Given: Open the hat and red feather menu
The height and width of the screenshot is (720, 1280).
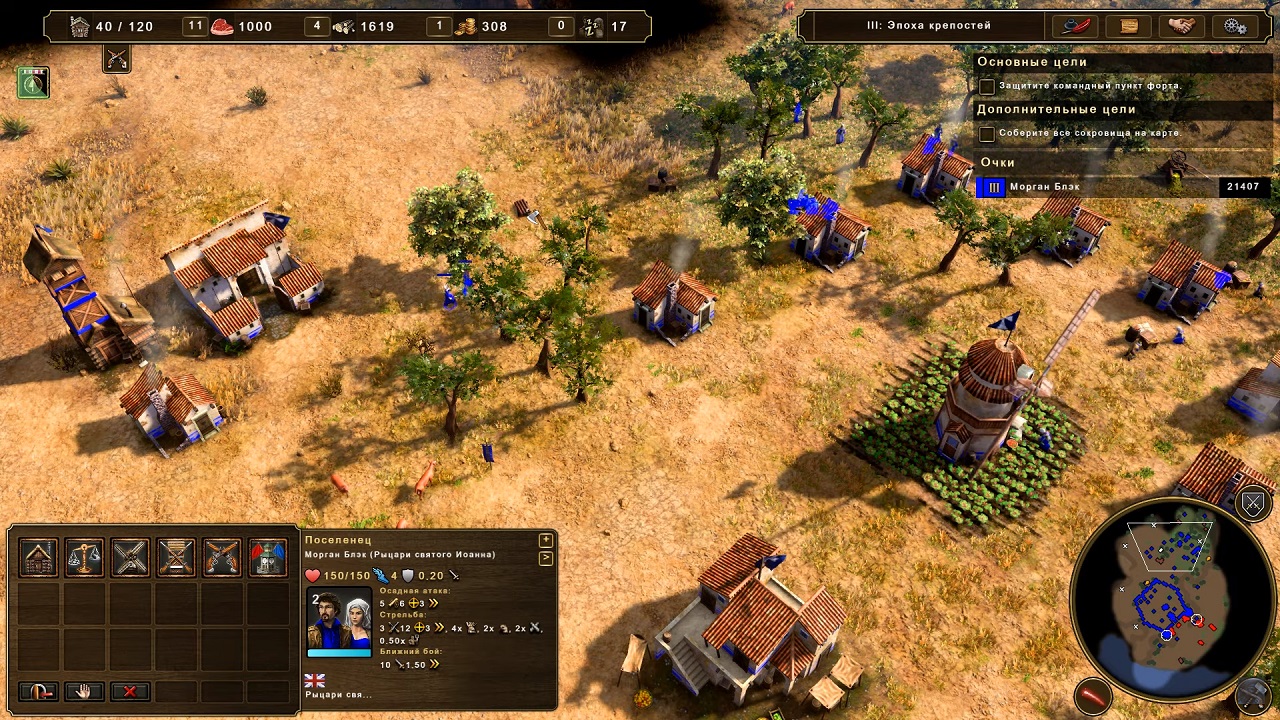Looking at the screenshot, I should pyautogui.click(x=1075, y=26).
